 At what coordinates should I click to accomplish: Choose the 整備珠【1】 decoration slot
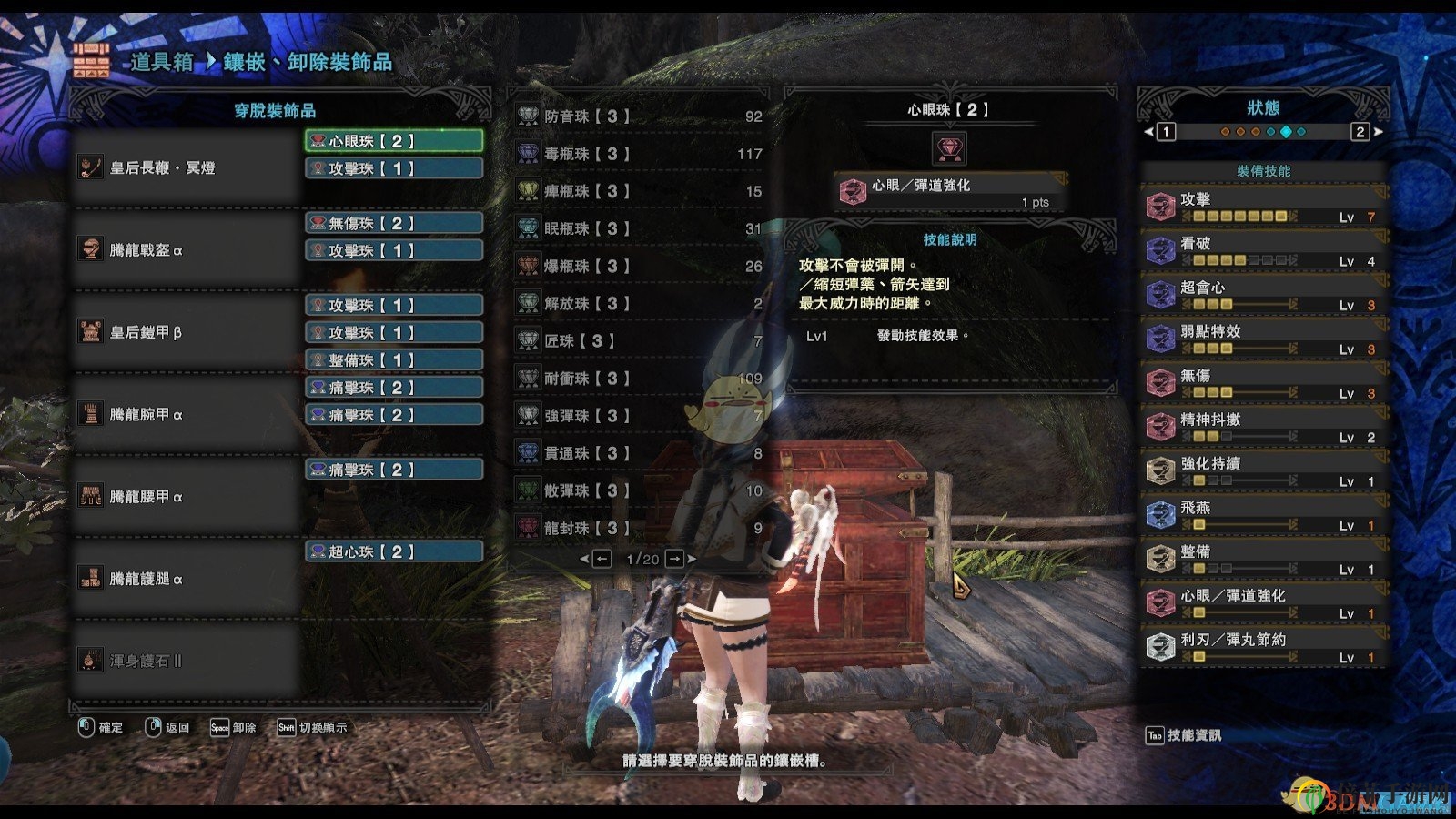(x=393, y=360)
